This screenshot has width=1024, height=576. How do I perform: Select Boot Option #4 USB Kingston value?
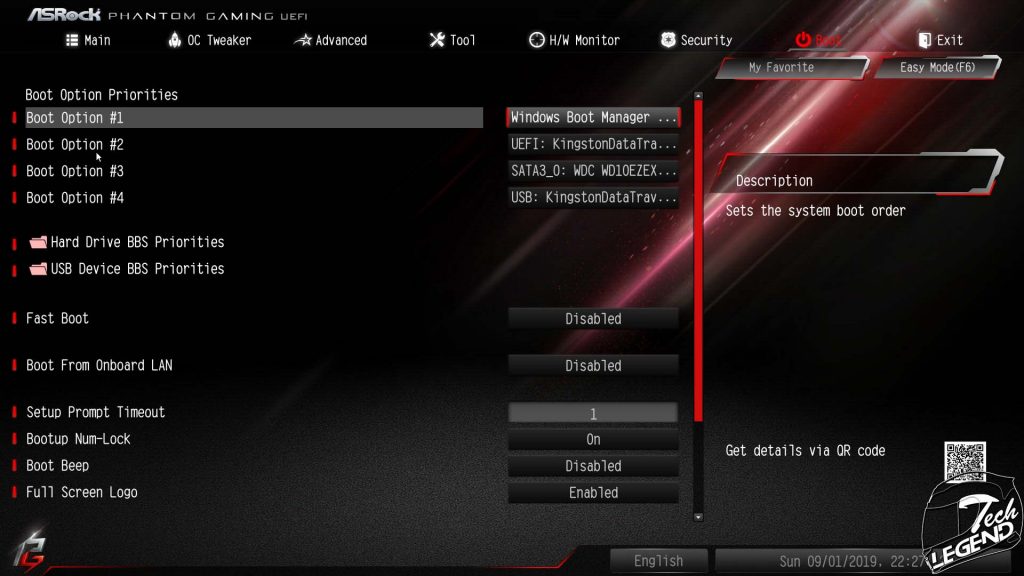click(593, 198)
